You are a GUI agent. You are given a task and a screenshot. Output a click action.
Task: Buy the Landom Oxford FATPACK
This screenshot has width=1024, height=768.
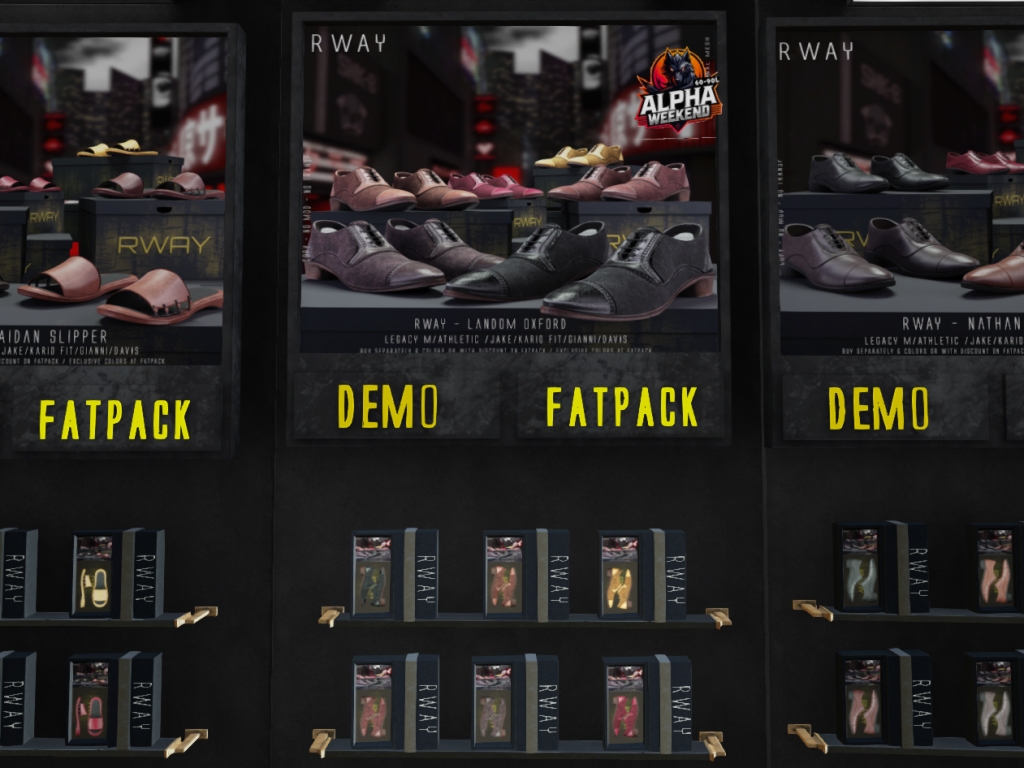[621, 406]
